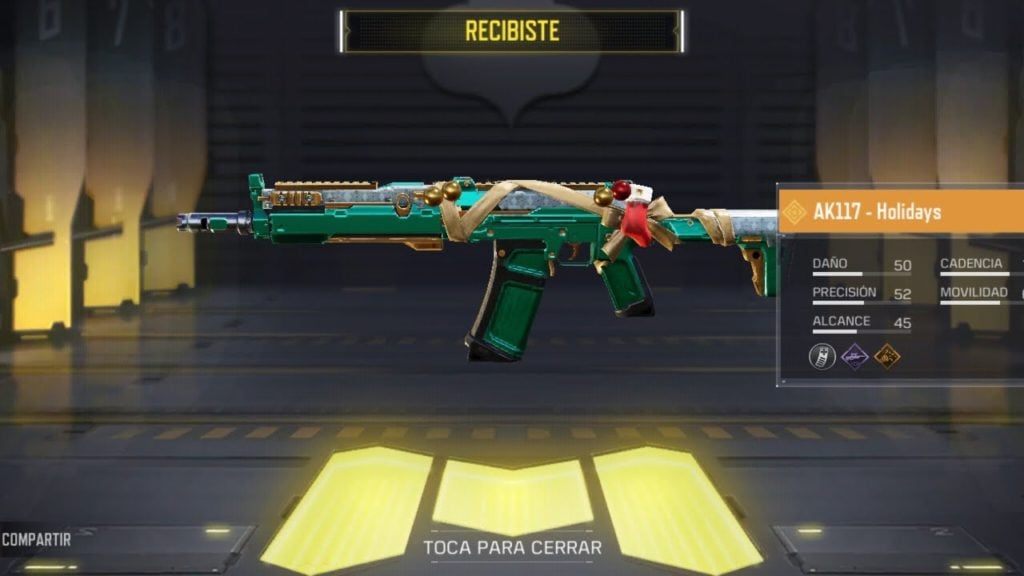Select the purple diamond weapon perk icon
This screenshot has height=576, width=1024.
(x=855, y=355)
